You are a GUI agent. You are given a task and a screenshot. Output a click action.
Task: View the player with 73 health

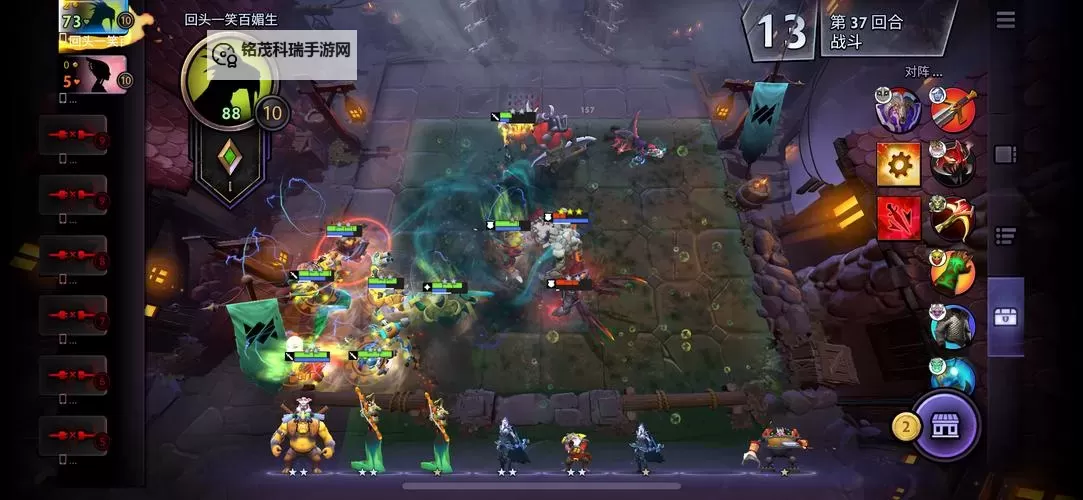[x=97, y=25]
